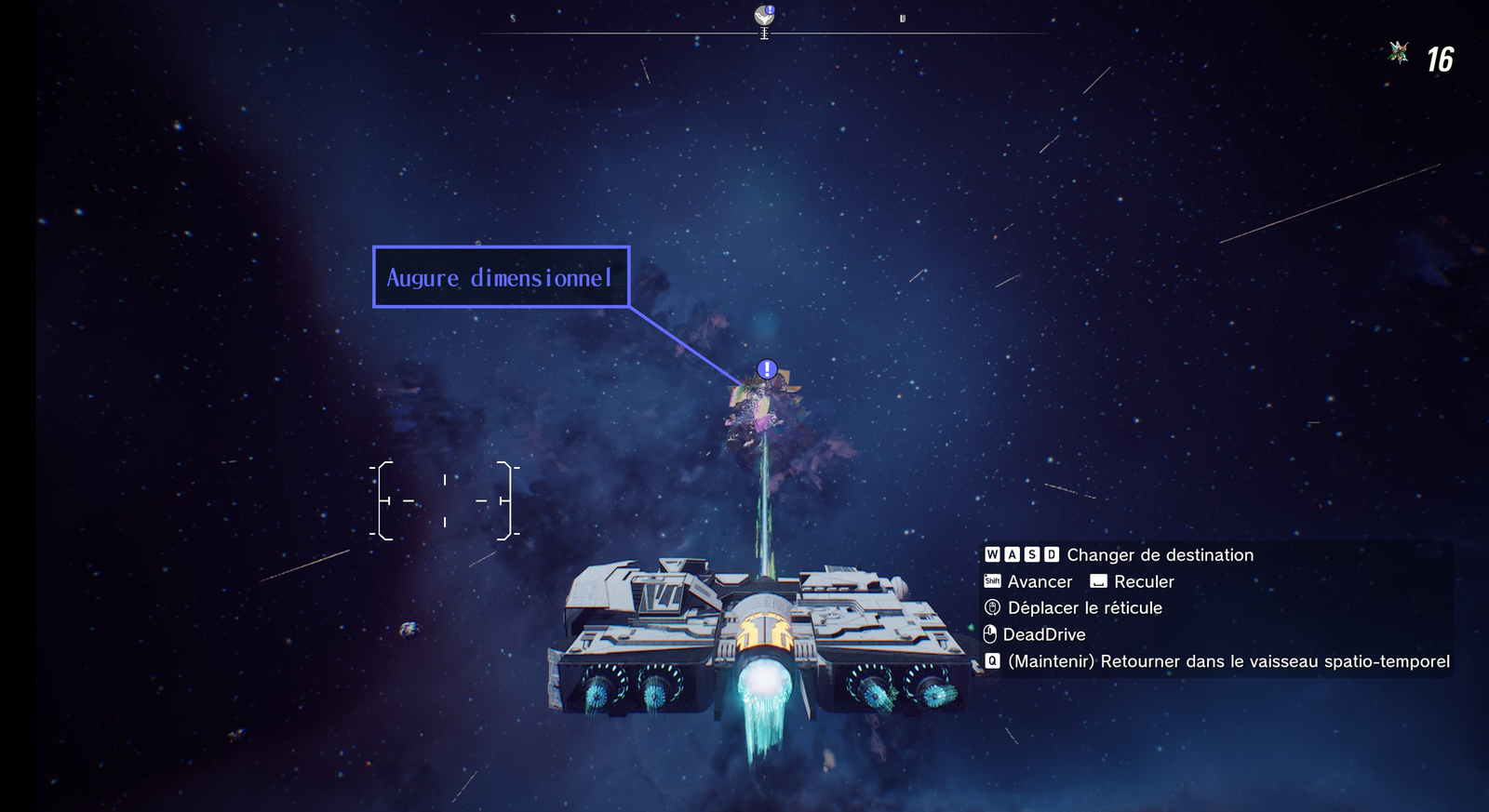The height and width of the screenshot is (812, 1489).
Task: Select the quest marker on the top compass
Action: pyautogui.click(x=764, y=16)
